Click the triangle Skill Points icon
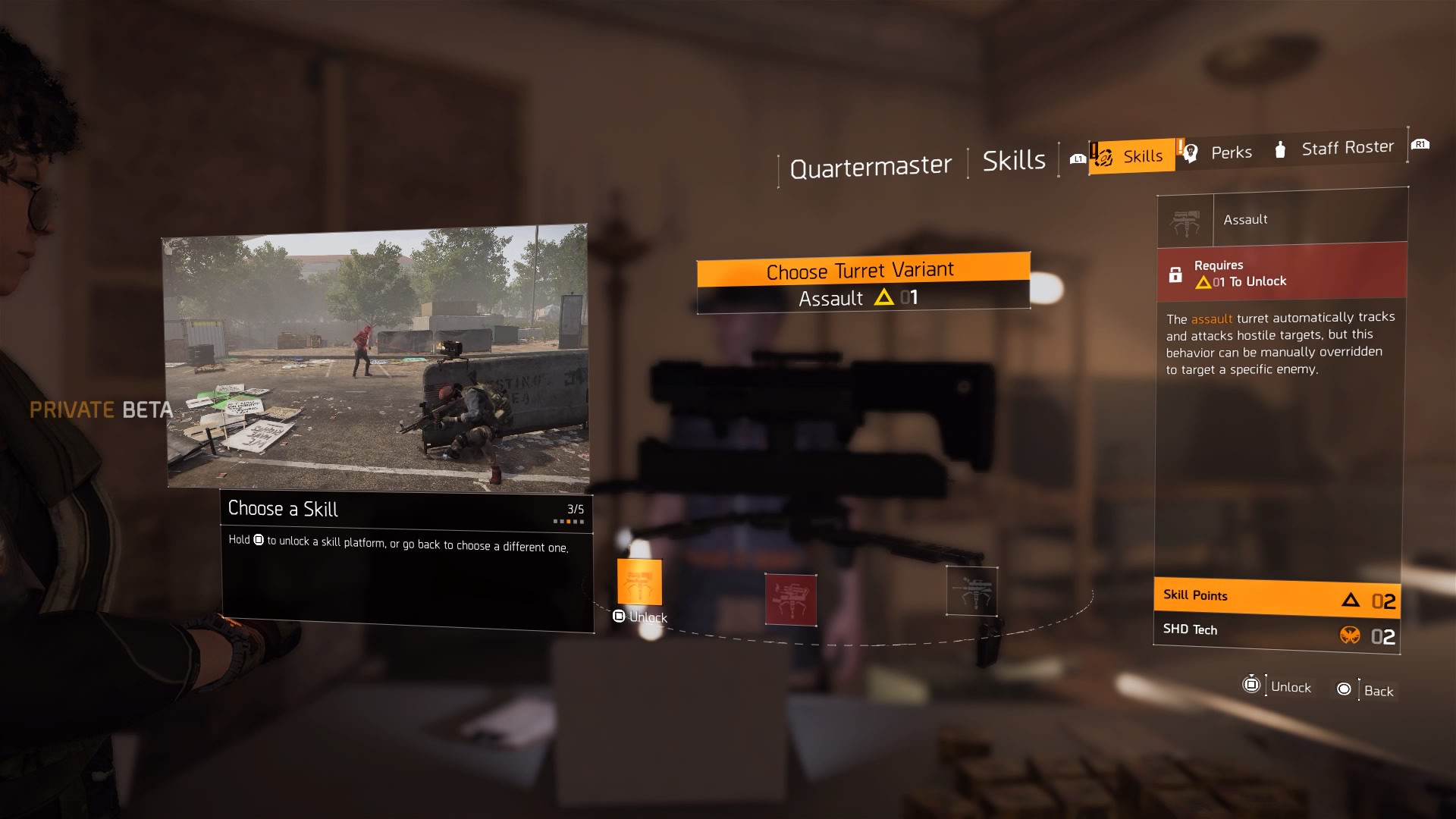 tap(1349, 600)
